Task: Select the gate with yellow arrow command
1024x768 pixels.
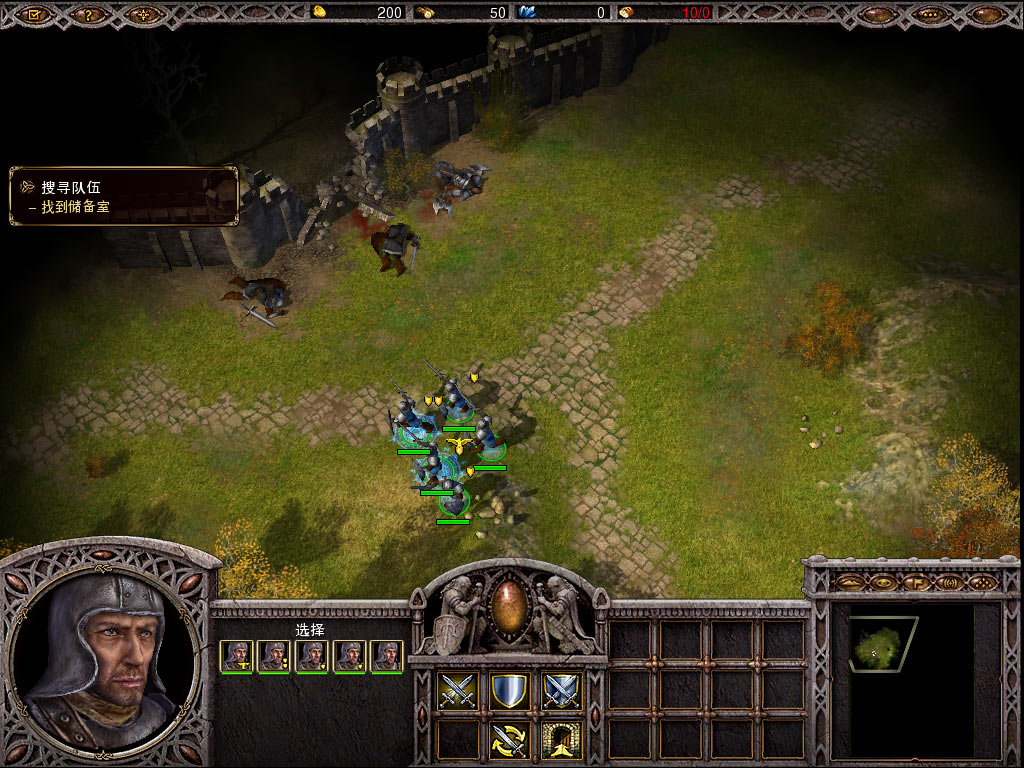Action: tap(561, 741)
